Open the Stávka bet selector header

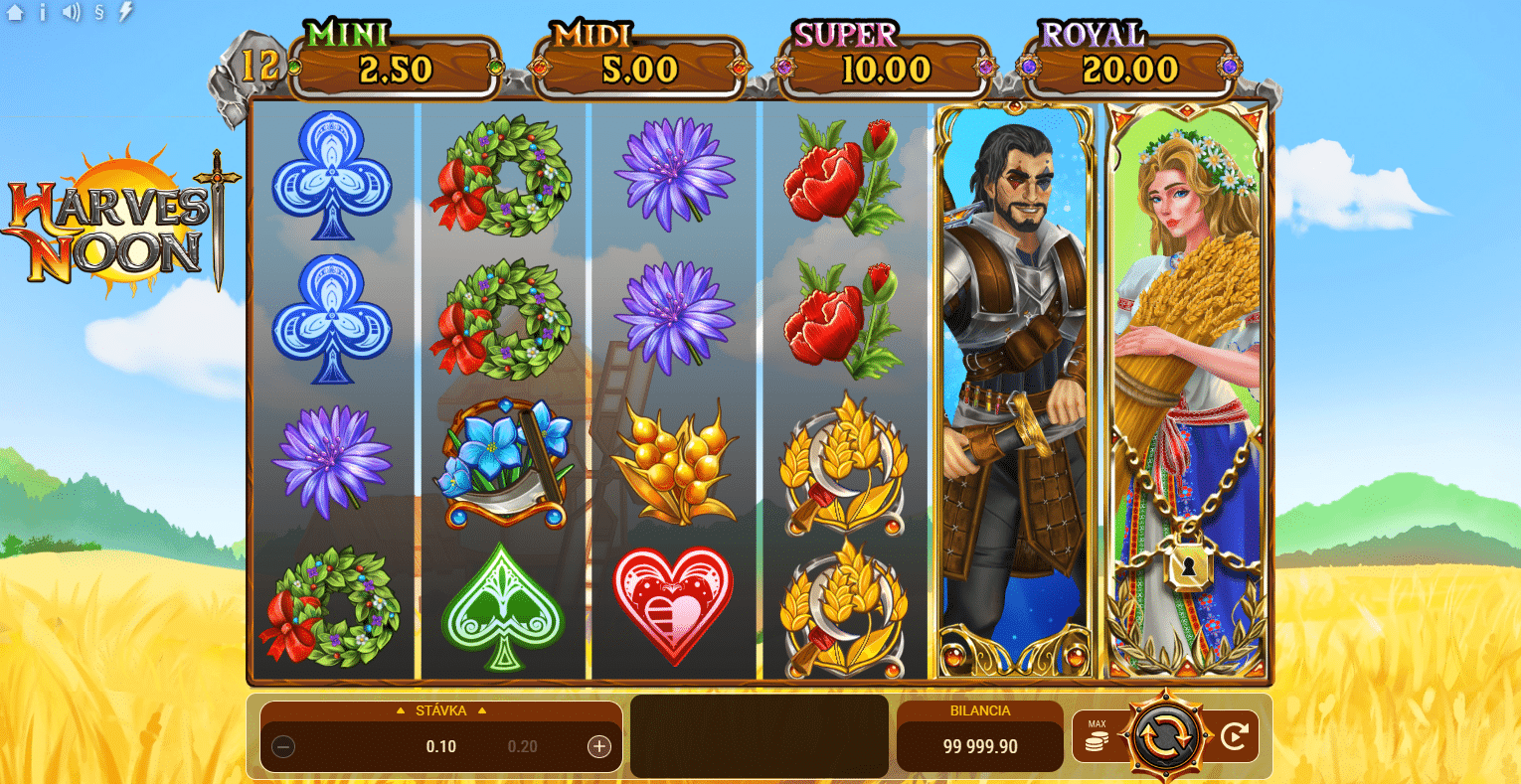[x=440, y=710]
